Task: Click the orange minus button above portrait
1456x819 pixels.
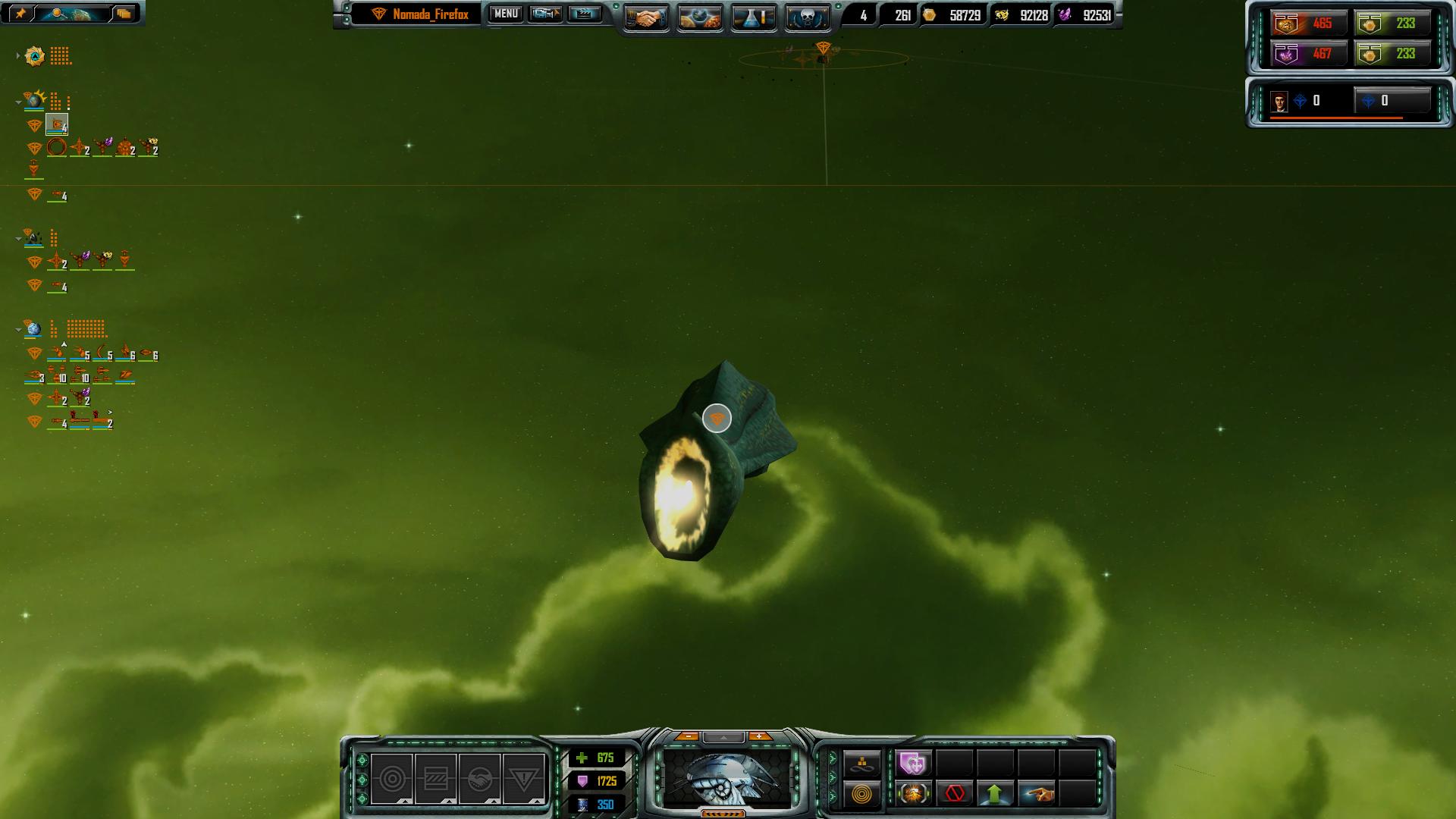Action: [x=689, y=736]
